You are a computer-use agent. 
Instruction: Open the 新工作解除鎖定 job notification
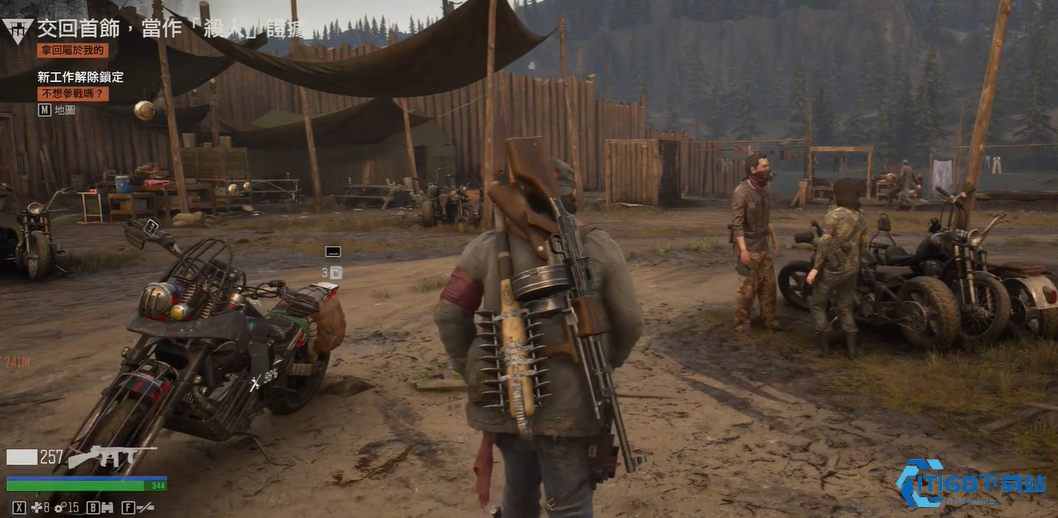coord(81,77)
